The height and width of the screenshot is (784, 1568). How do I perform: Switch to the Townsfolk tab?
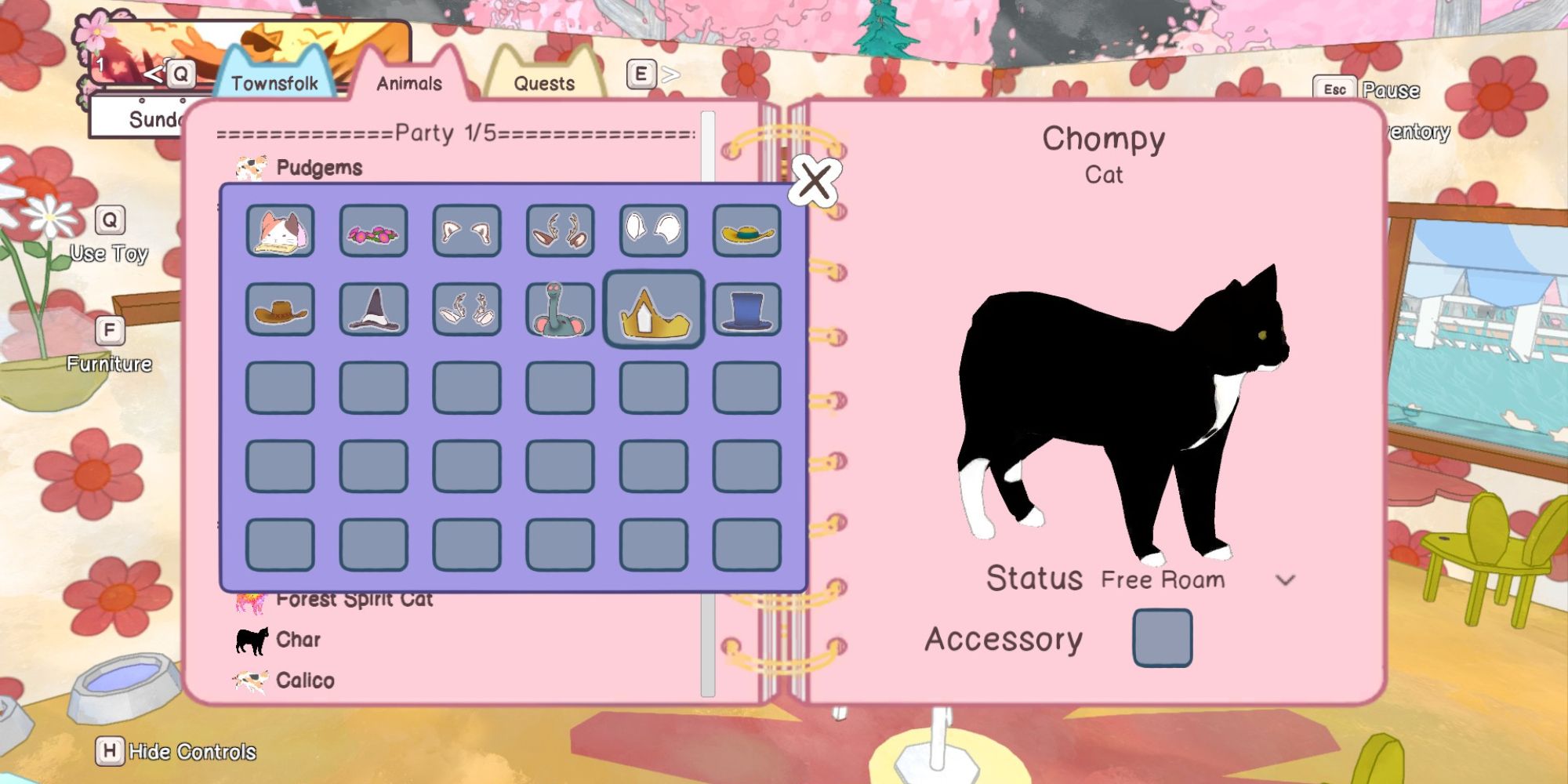point(276,82)
